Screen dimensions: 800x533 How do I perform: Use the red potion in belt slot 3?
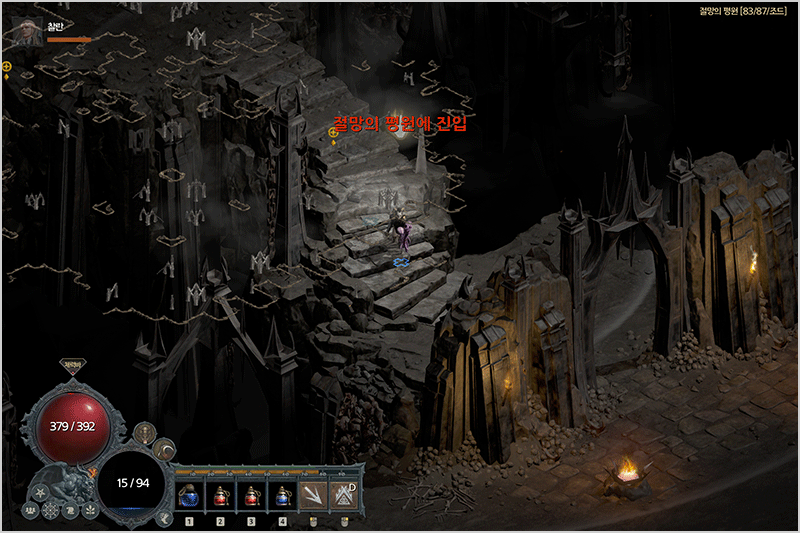[253, 496]
